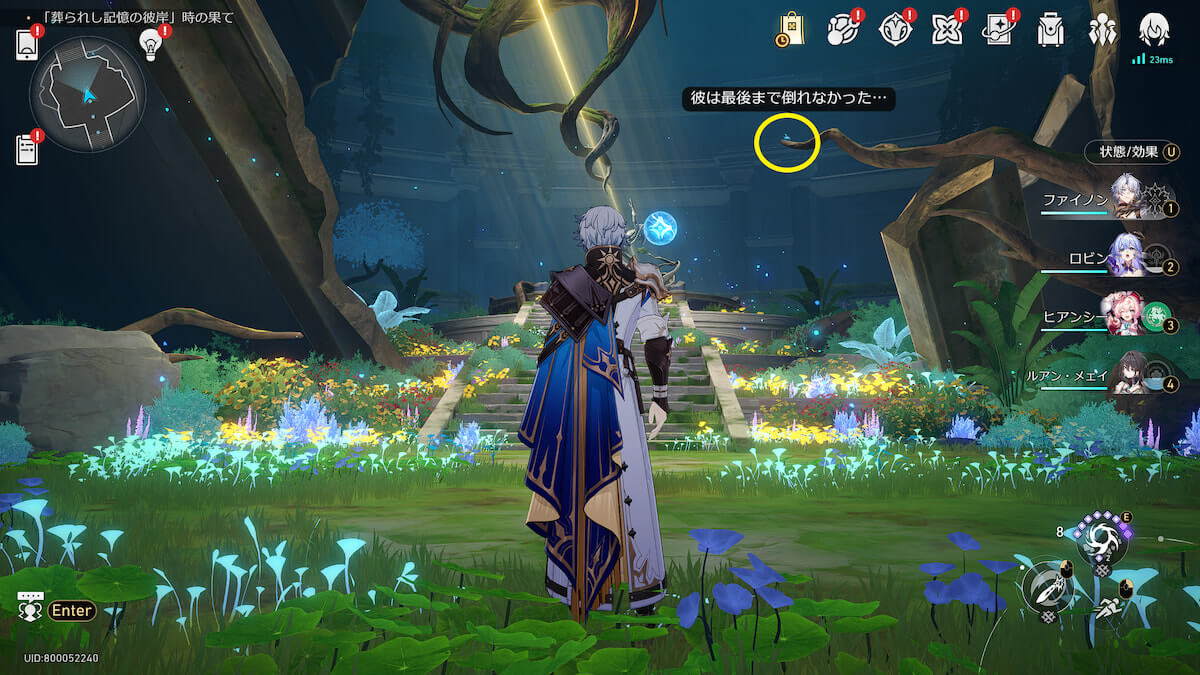The height and width of the screenshot is (675, 1200).
Task: Open the planet-orbit travel log icon
Action: 842,30
